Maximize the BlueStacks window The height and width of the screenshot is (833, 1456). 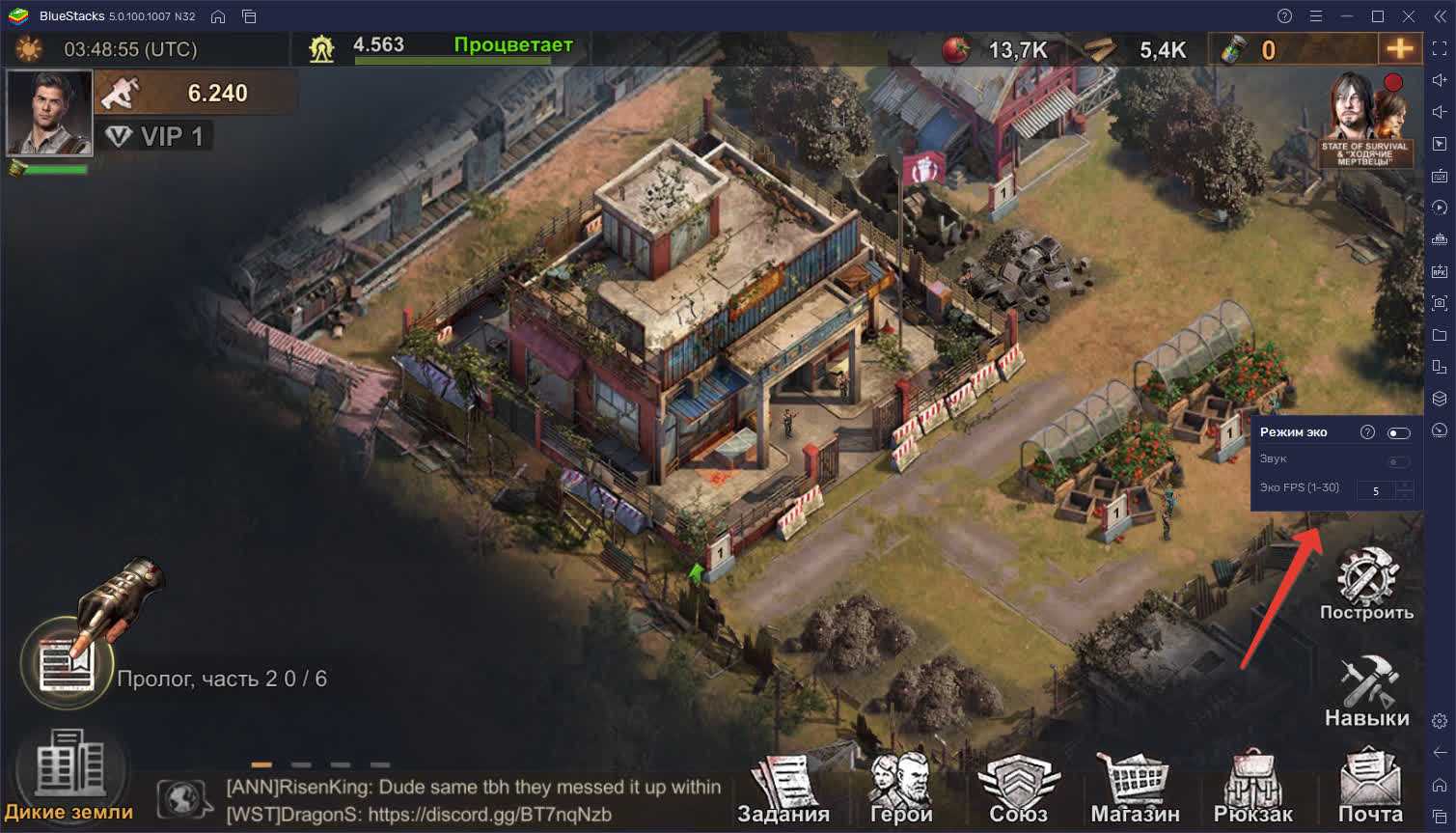1378,15
